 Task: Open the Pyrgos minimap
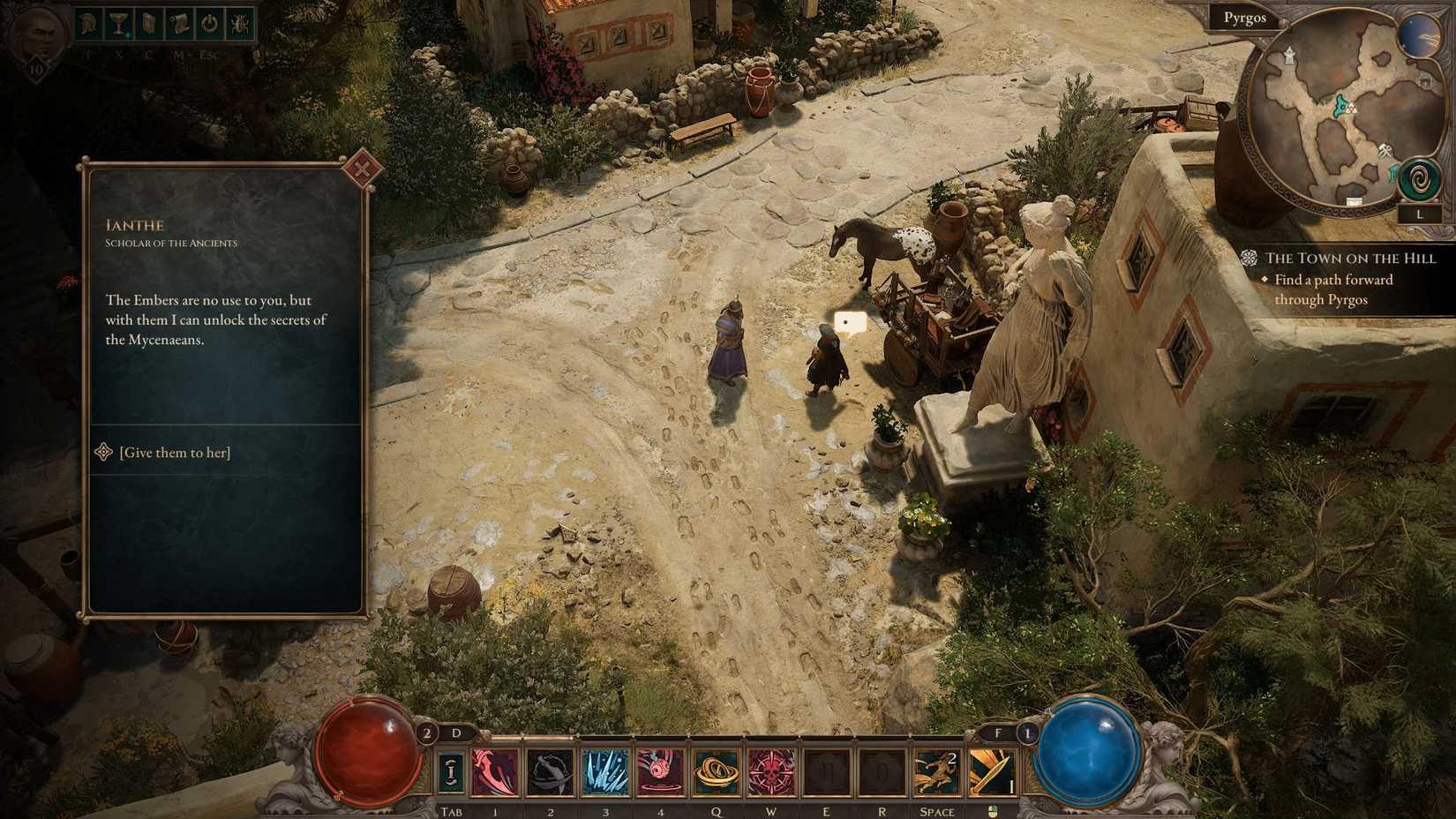tap(1324, 115)
